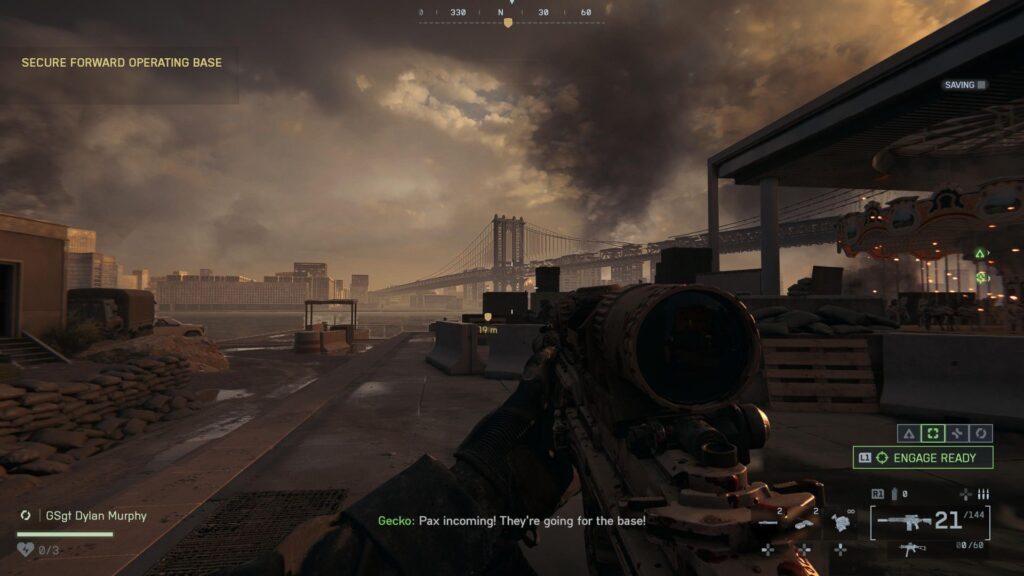Activate the Engage Ready squad order
Image resolution: width=1024 pixels, height=576 pixels.
923,458
